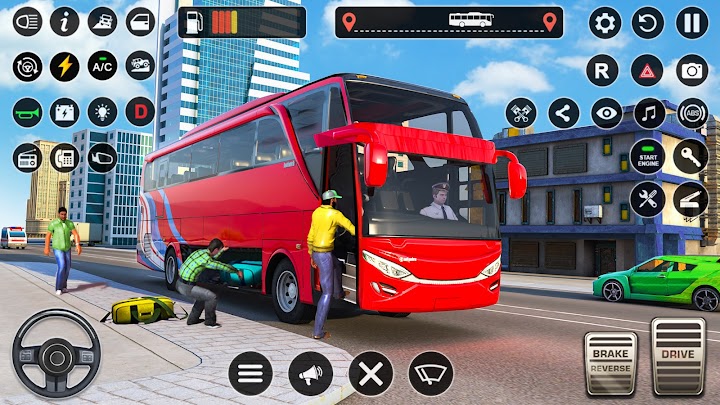Turn on the radio icon
The height and width of the screenshot is (405, 720).
click(x=27, y=157)
